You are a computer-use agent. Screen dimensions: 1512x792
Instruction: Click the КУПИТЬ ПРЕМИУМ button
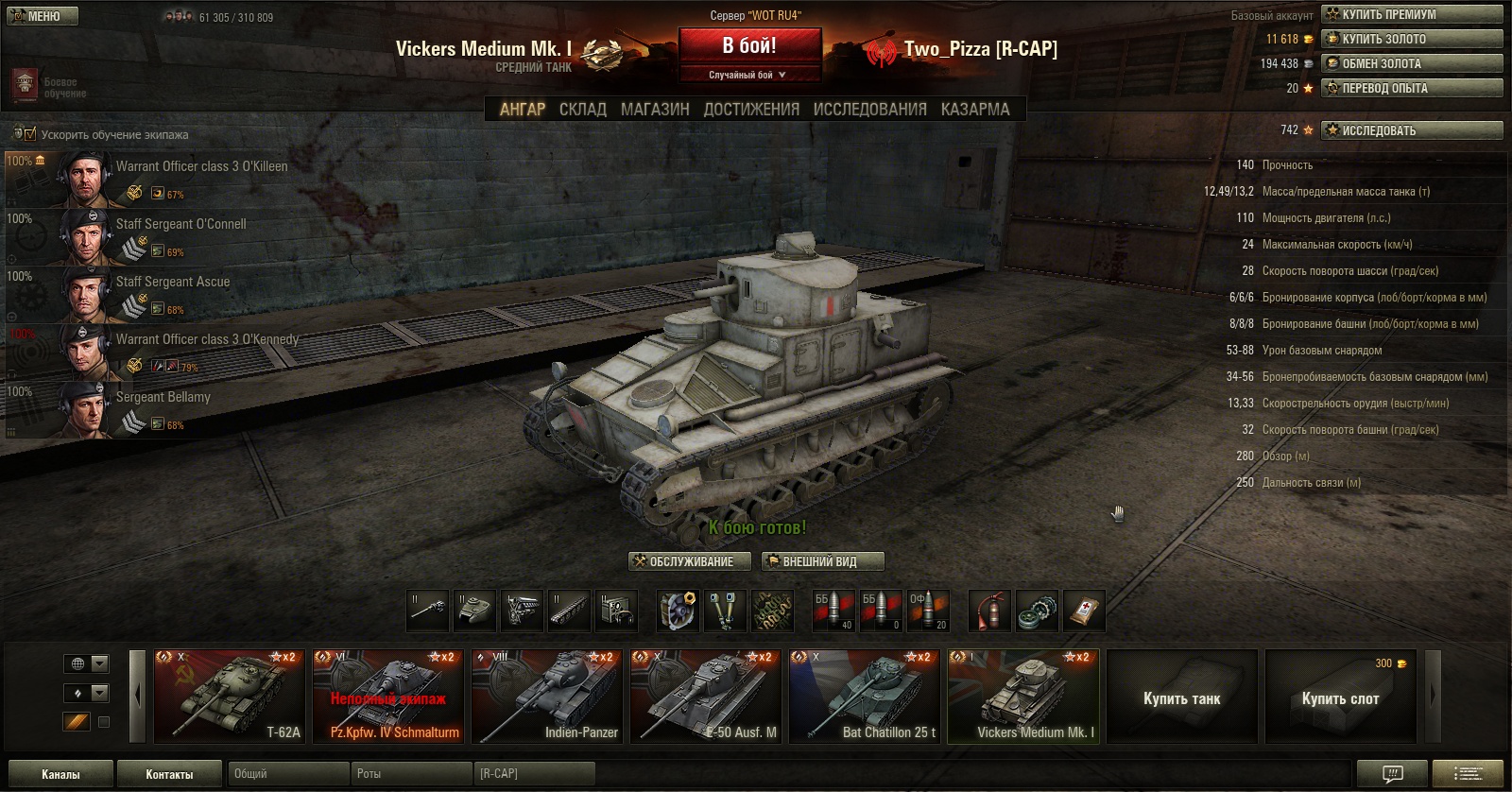pyautogui.click(x=1412, y=14)
